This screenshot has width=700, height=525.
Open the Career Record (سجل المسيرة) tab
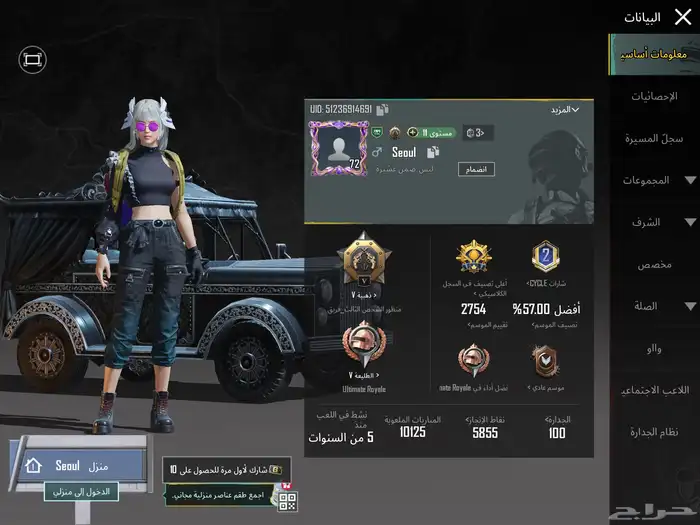tap(655, 138)
